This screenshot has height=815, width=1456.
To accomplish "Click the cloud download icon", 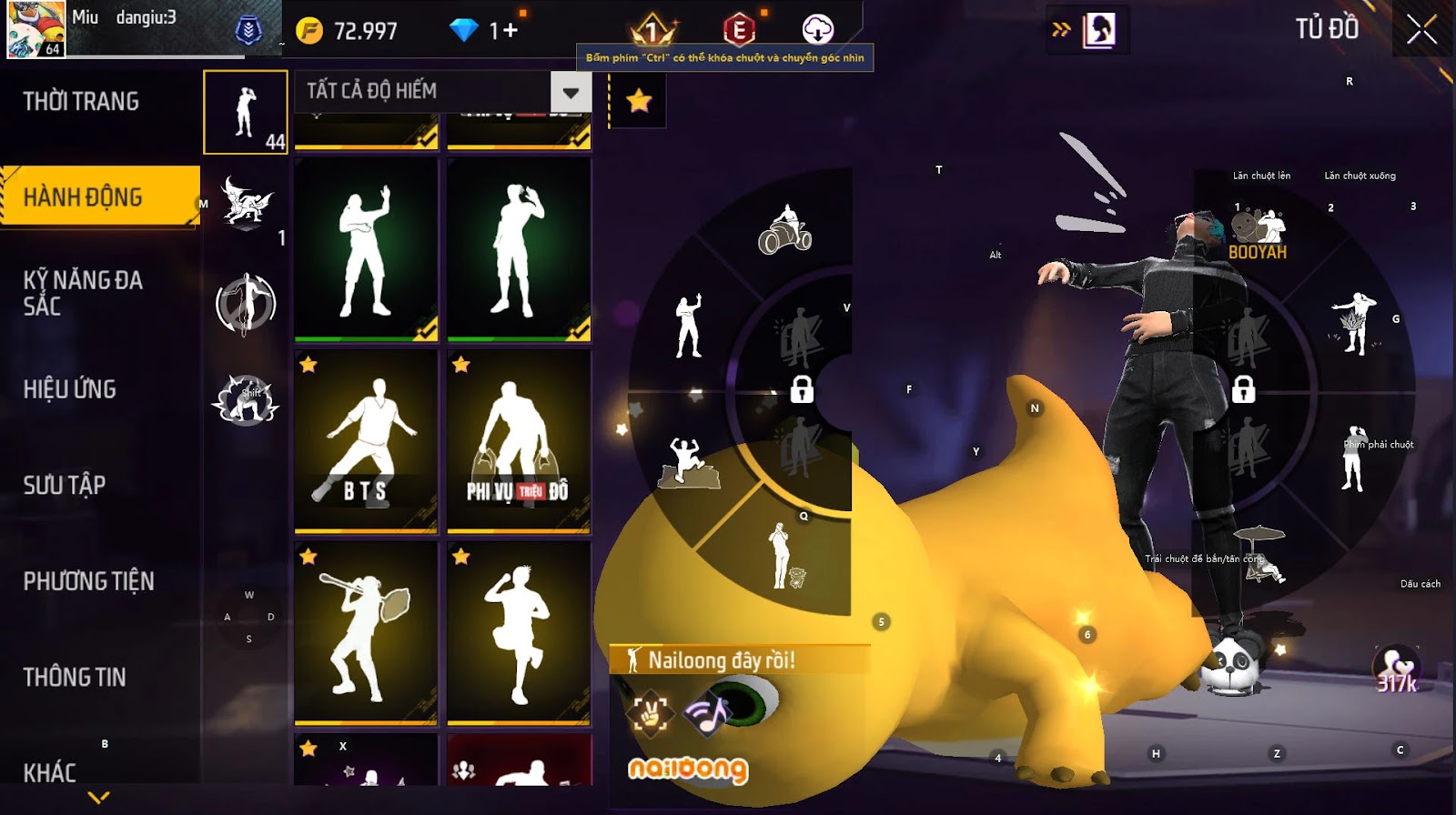I will pyautogui.click(x=817, y=30).
